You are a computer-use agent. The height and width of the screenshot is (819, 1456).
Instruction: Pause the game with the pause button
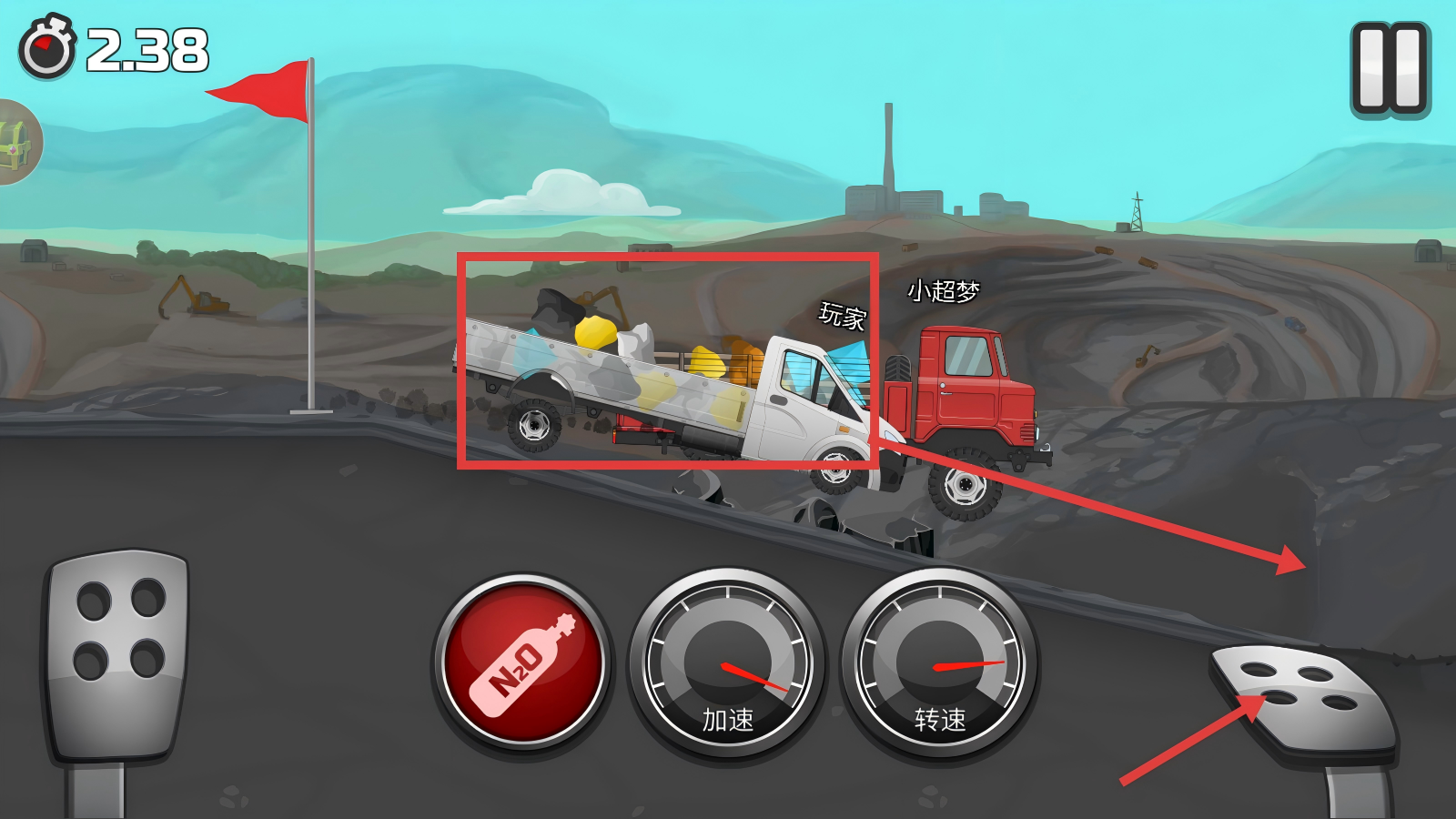point(1390,69)
